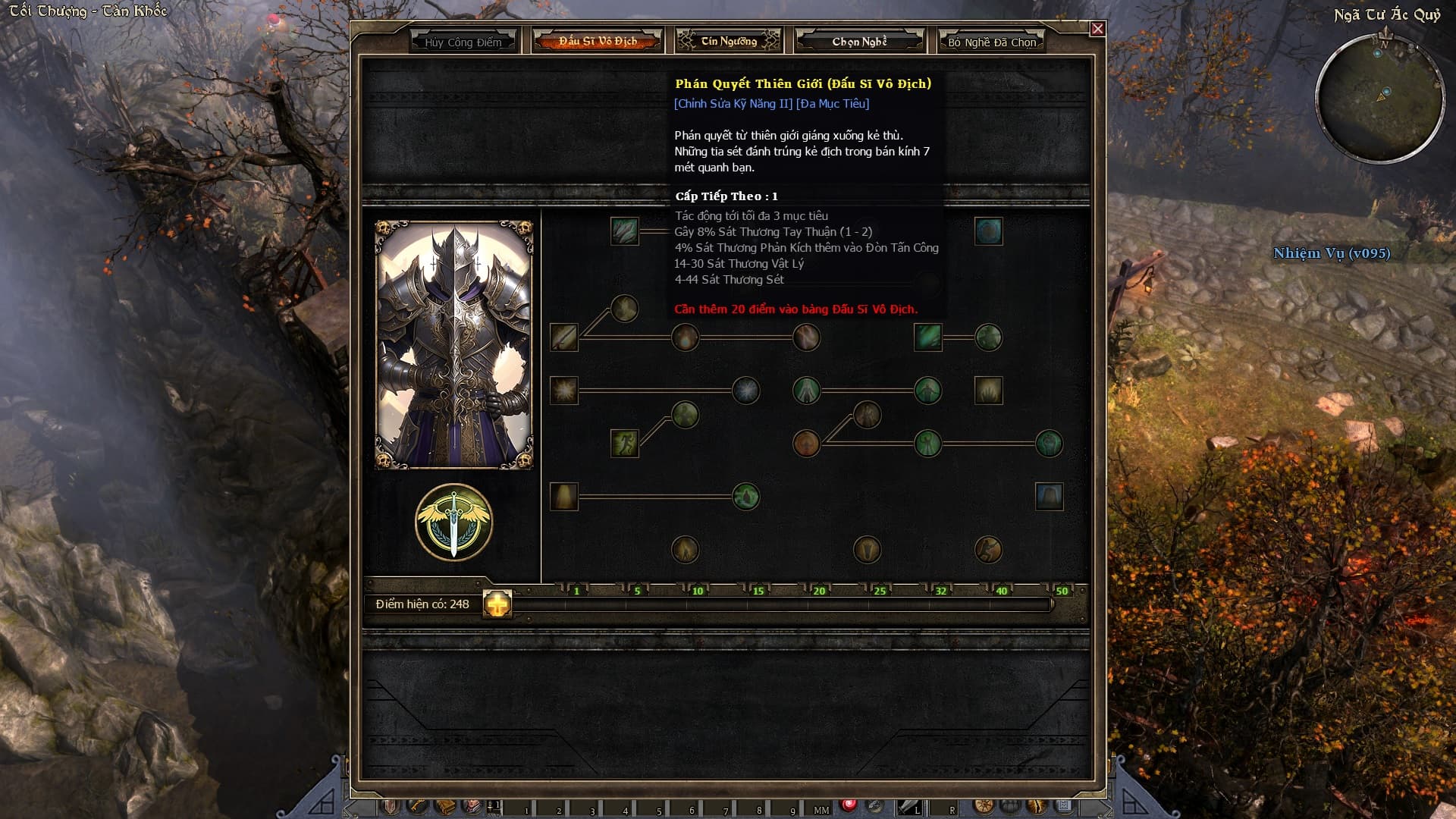
Task: Open the Tín Ngưỡng tab
Action: [x=728, y=41]
